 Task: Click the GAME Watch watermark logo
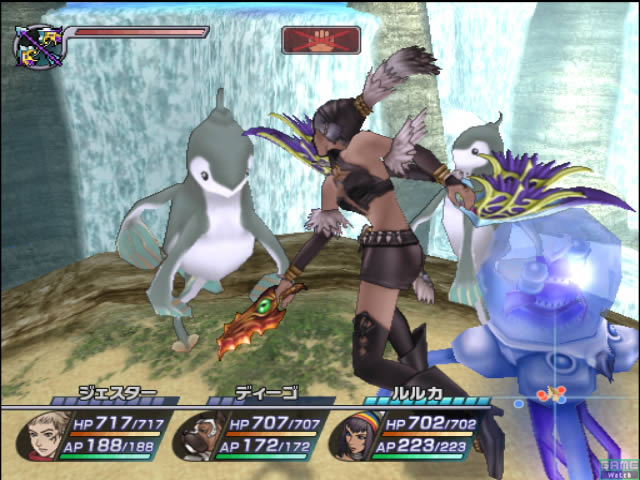[x=620, y=464]
